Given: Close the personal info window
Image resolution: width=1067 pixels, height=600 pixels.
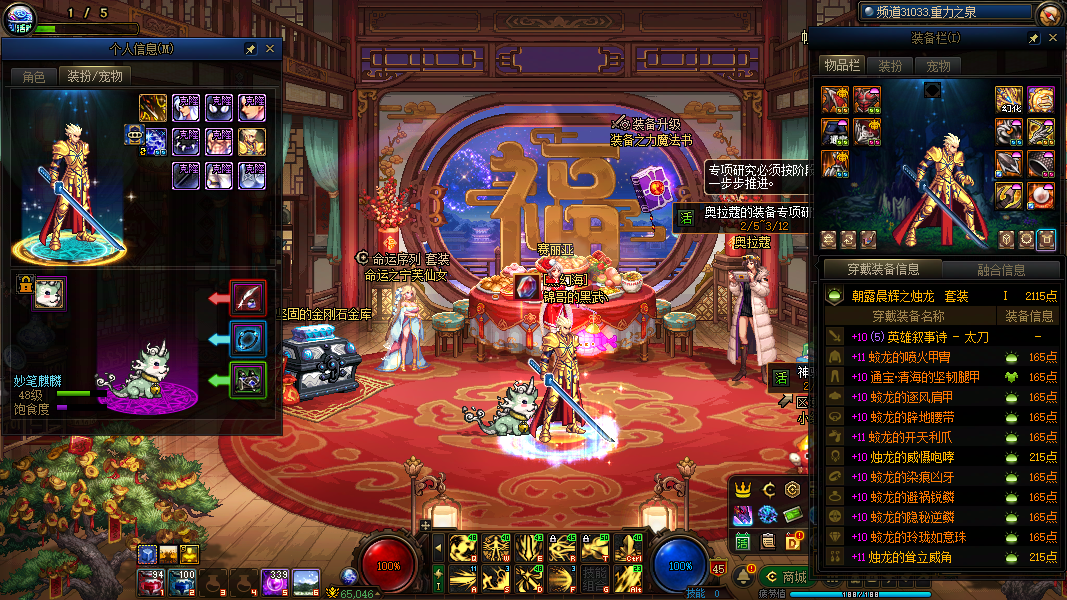Looking at the screenshot, I should click(x=270, y=48).
